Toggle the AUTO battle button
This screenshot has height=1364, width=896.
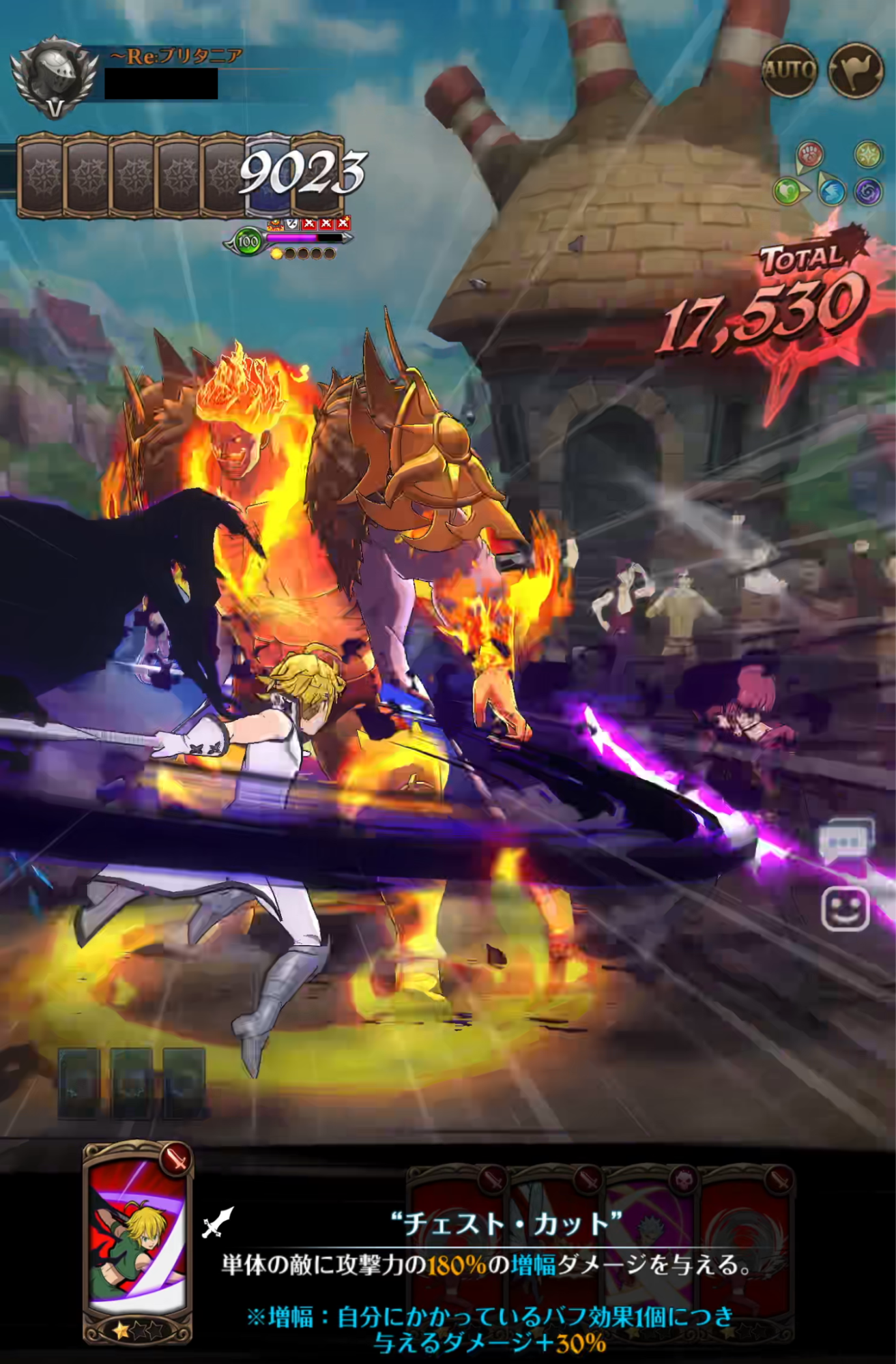789,70
